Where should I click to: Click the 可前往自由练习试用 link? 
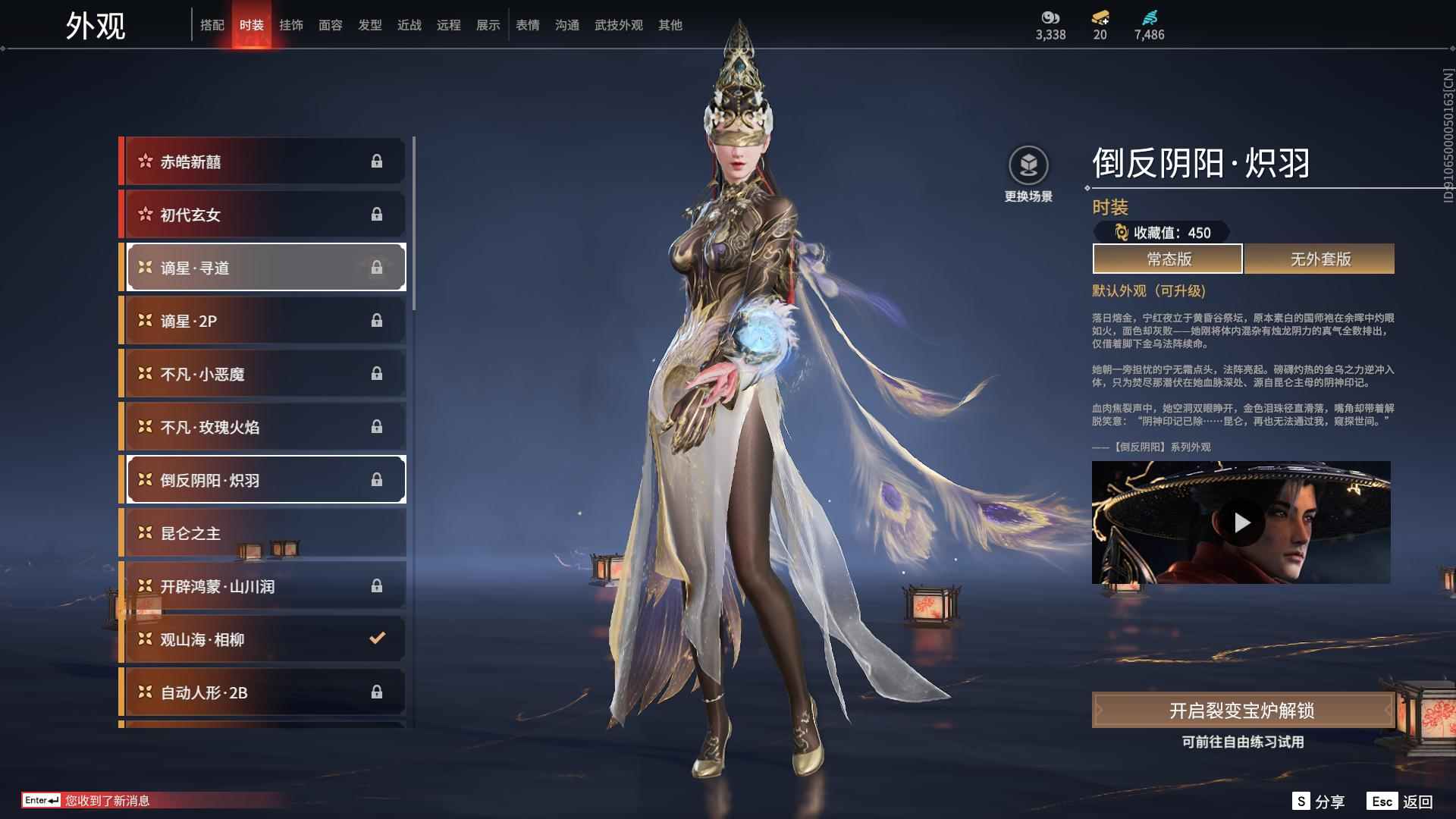click(1242, 743)
